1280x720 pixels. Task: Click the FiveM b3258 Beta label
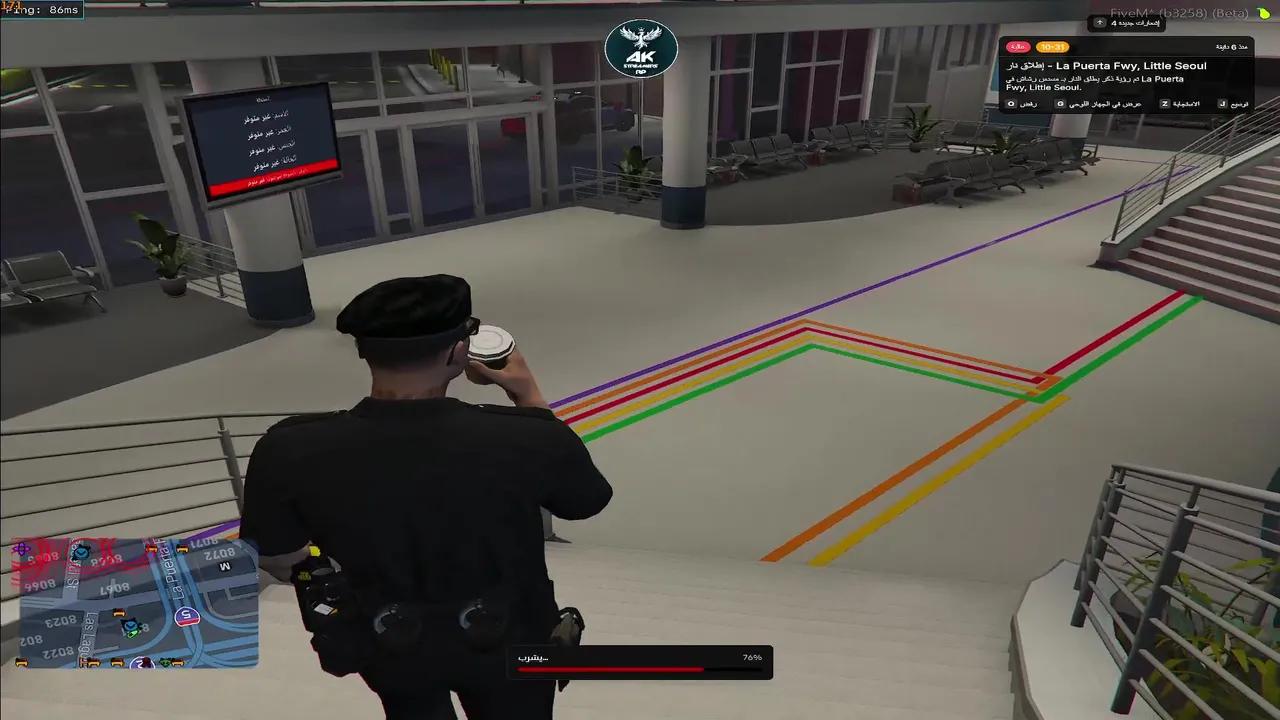[x=1178, y=12]
